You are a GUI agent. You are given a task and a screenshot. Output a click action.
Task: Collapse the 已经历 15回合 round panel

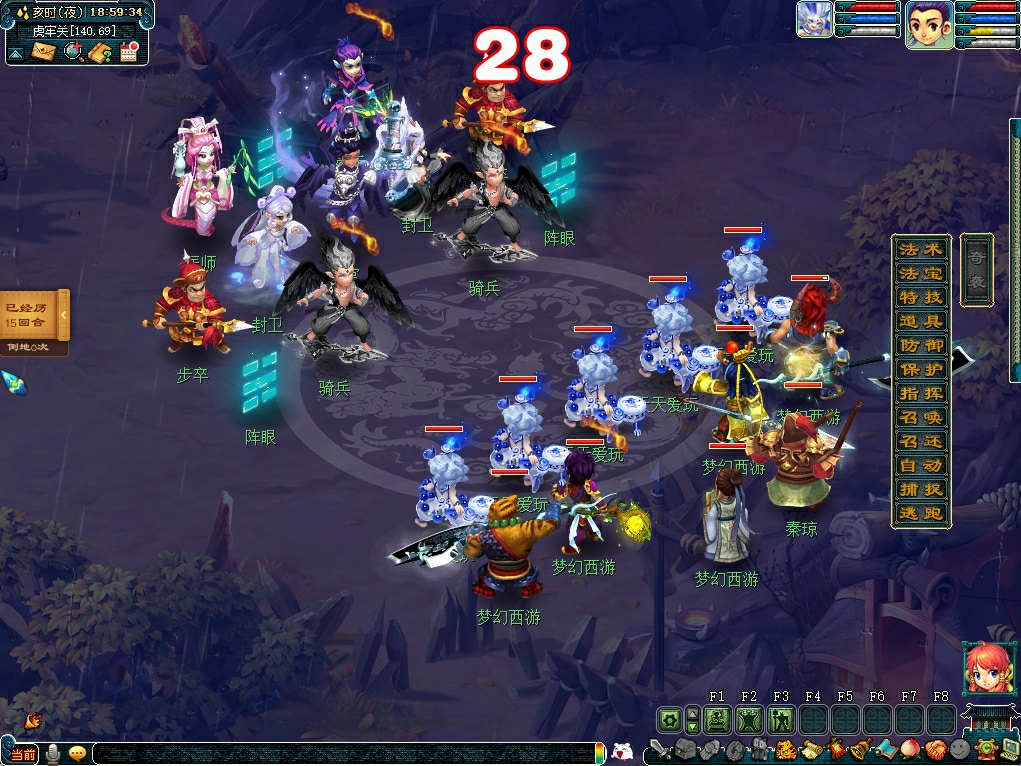[63, 315]
